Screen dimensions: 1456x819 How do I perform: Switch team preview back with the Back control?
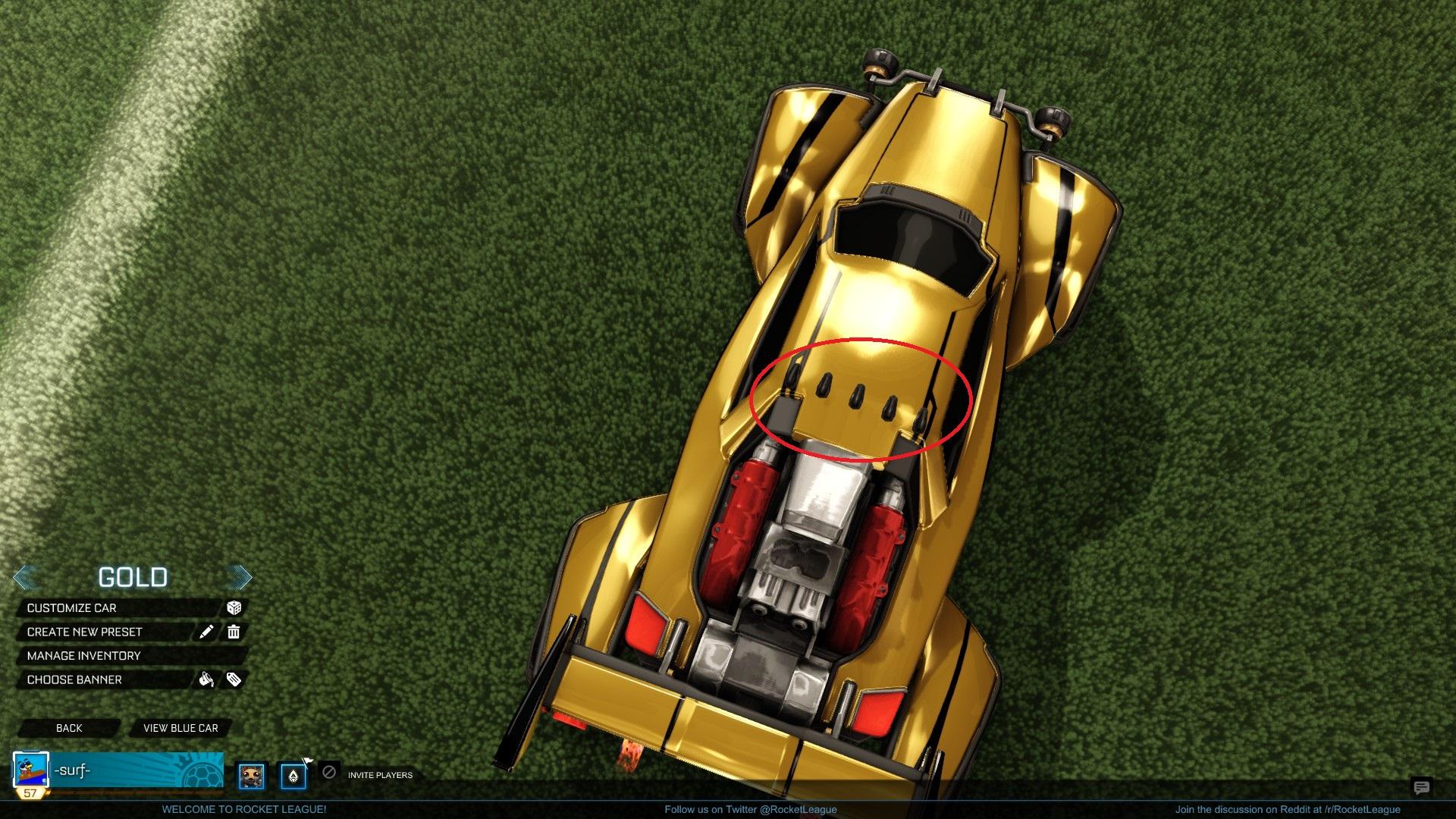(69, 728)
